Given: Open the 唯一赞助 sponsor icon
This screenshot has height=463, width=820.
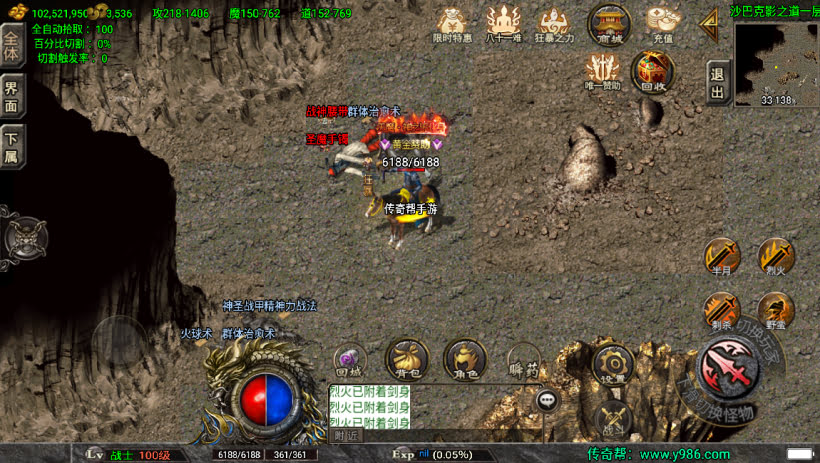Looking at the screenshot, I should click(x=603, y=70).
